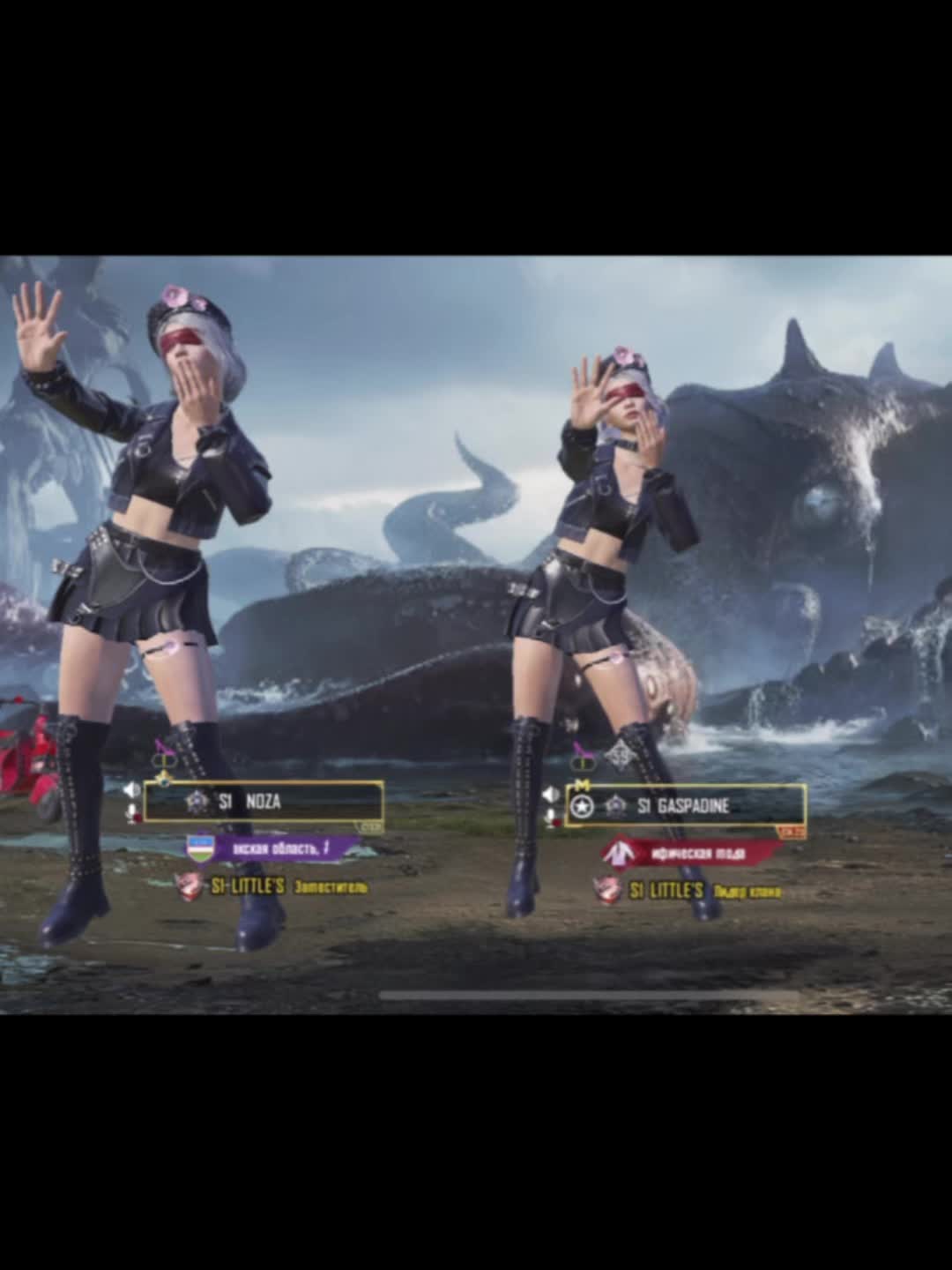Toggle microphone icon beside SI NOZA
952x1270 pixels.
[x=132, y=813]
